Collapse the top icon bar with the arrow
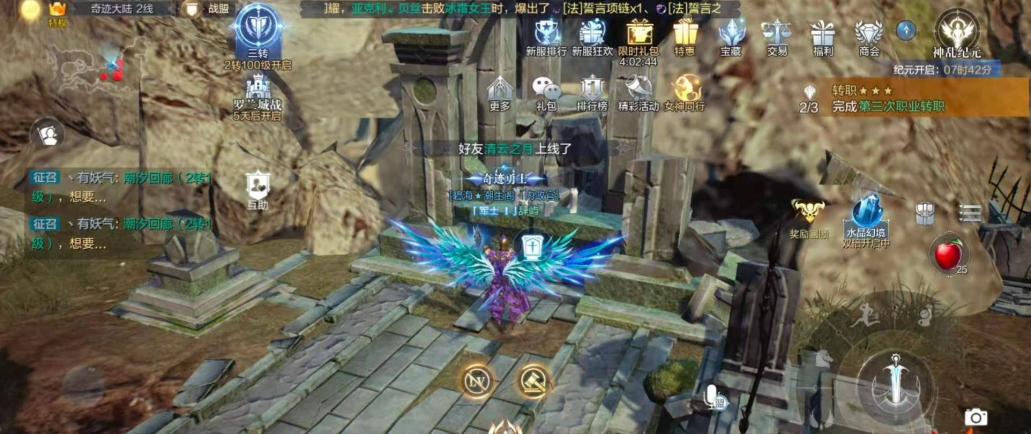This screenshot has width=1031, height=434. (906, 31)
